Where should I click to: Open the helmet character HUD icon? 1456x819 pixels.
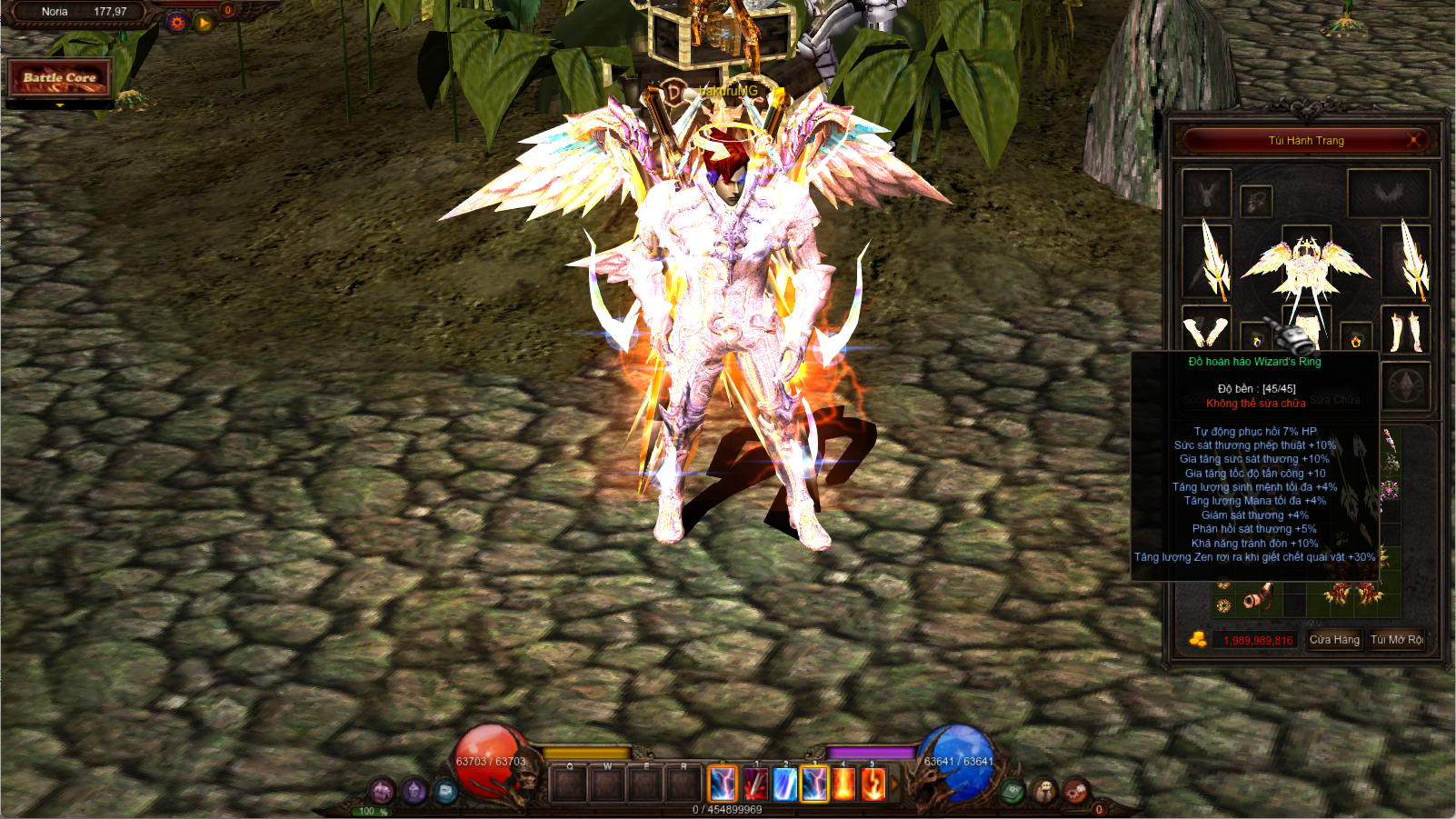(x=414, y=791)
